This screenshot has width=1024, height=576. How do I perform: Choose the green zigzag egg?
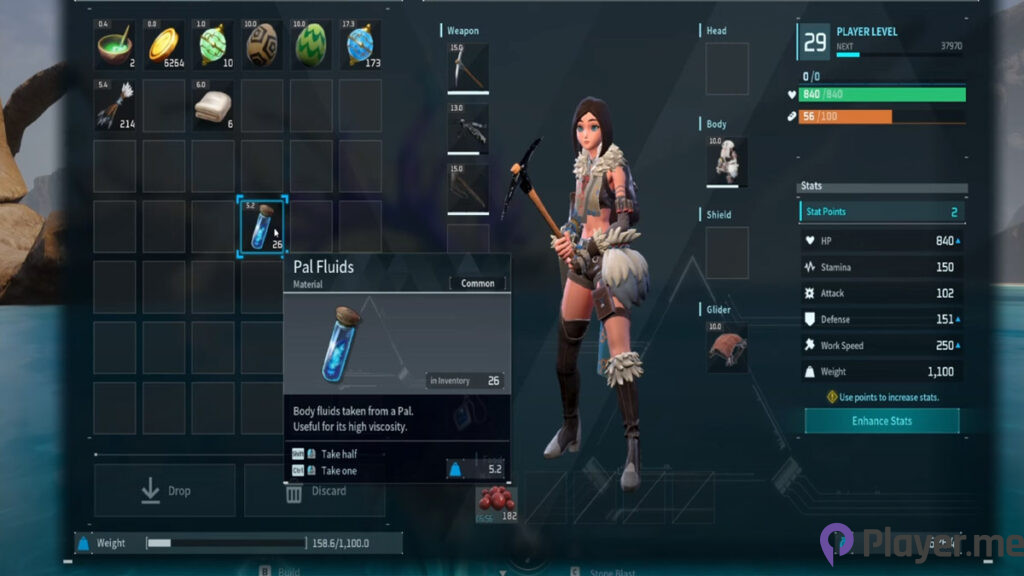tap(311, 45)
